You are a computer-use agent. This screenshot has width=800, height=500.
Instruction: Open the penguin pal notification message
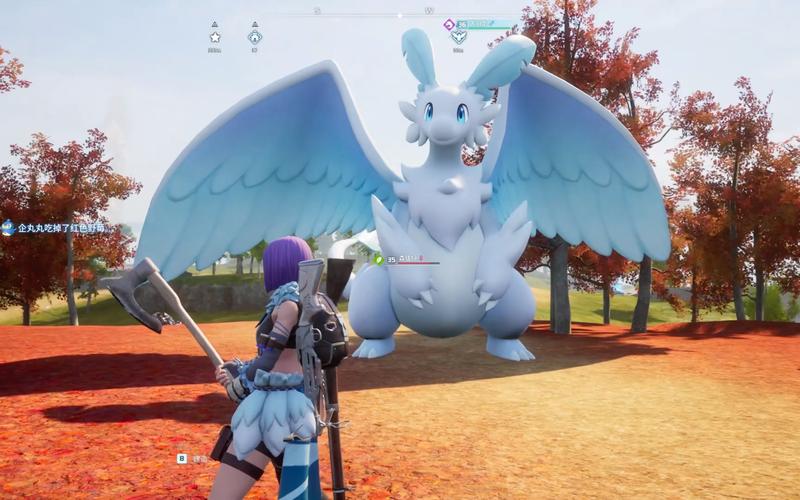click(x=60, y=228)
